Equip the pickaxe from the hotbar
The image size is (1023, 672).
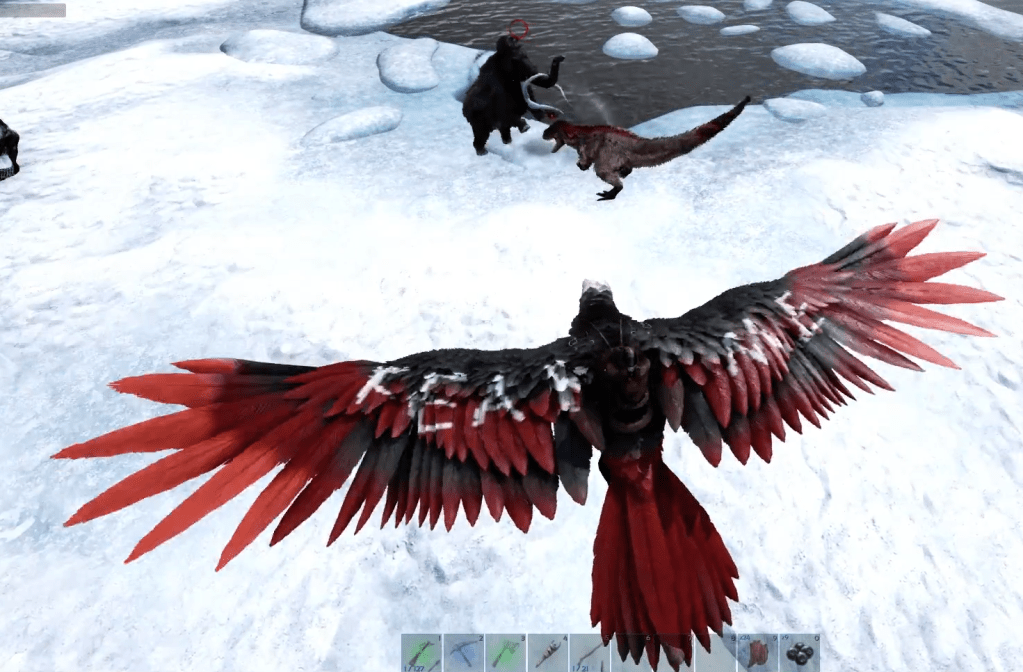click(463, 652)
